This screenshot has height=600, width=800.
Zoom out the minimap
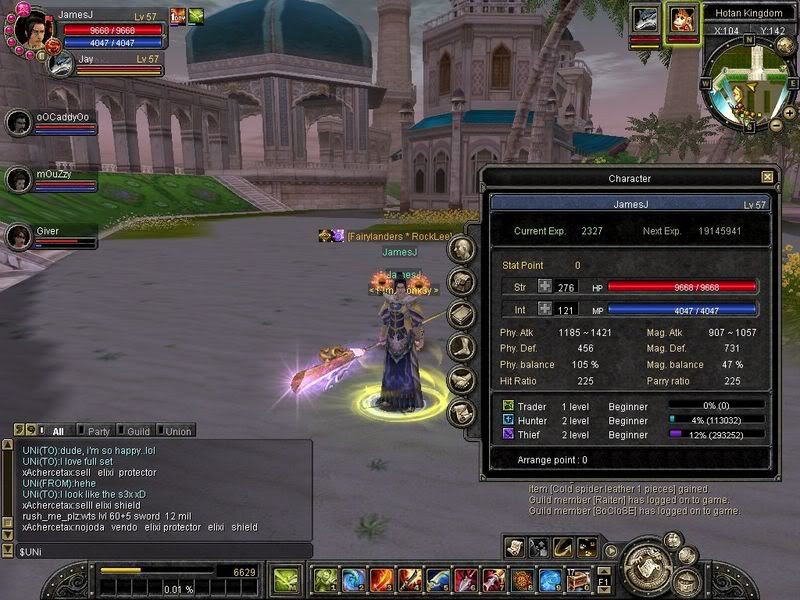click(776, 126)
